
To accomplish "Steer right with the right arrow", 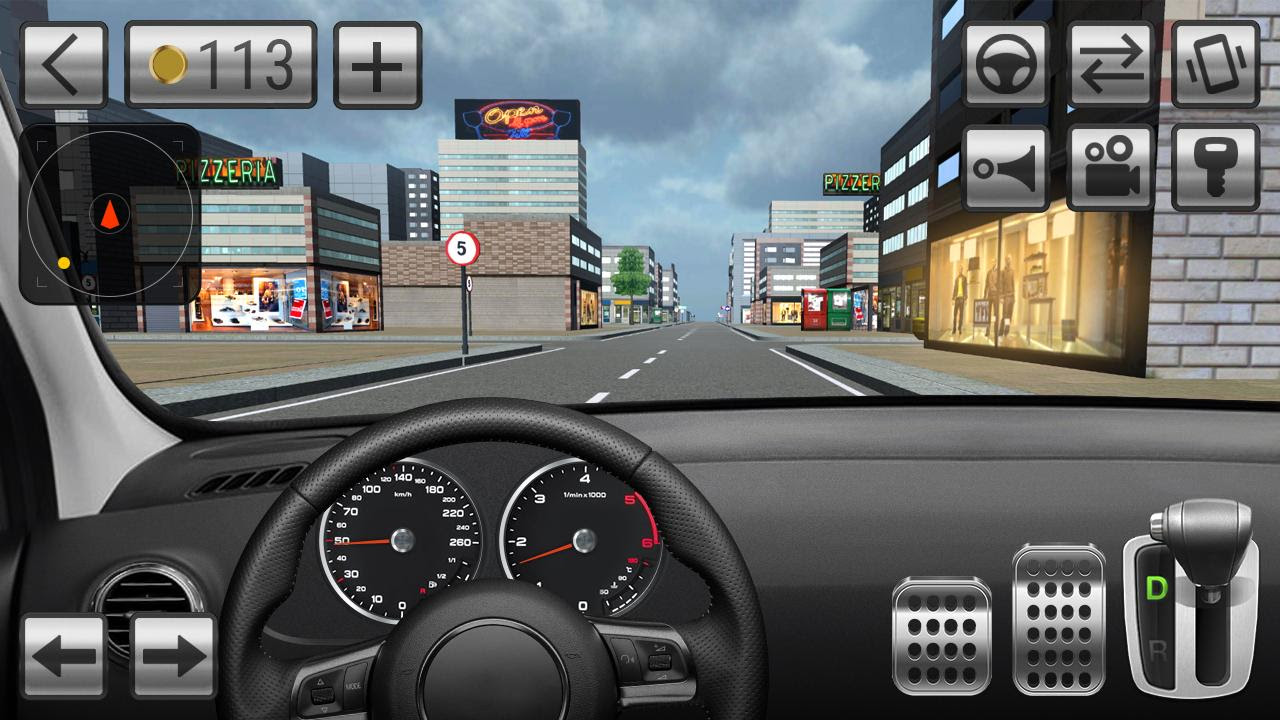I will [174, 656].
